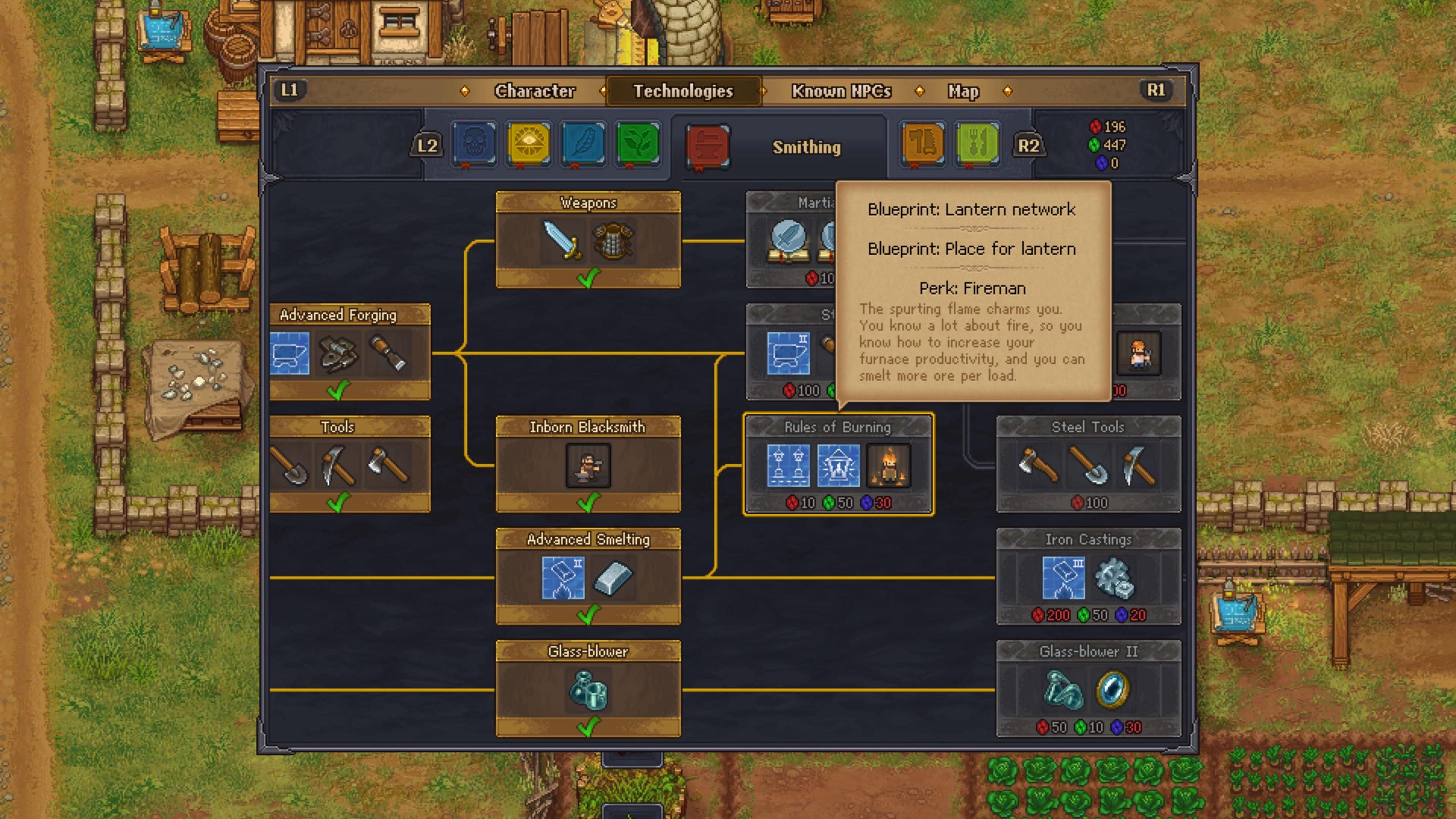Select the Advanced Smelting technology node
The height and width of the screenshot is (819, 1456).
[x=588, y=577]
